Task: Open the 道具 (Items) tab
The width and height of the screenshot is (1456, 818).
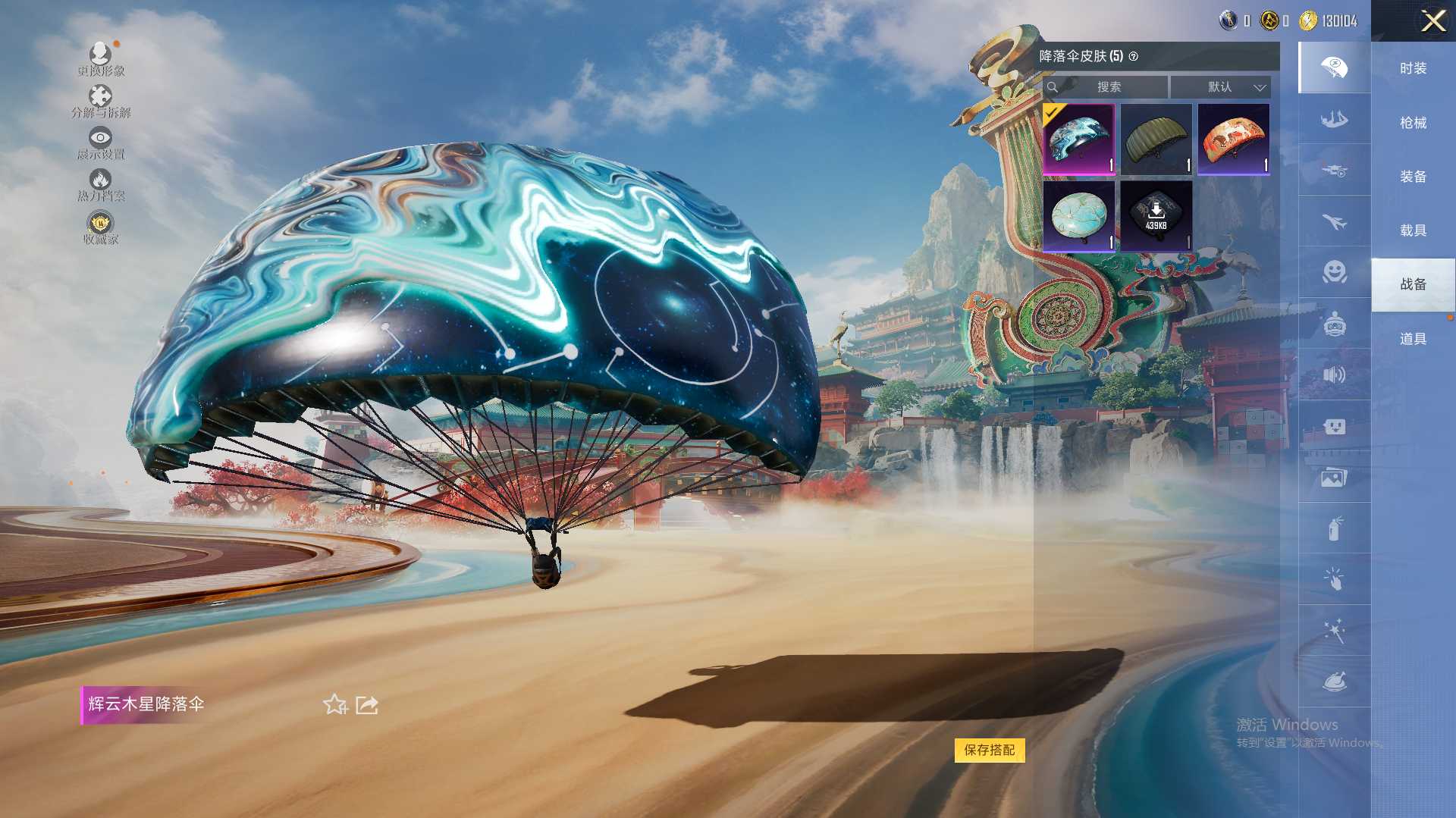Action: (x=1413, y=339)
